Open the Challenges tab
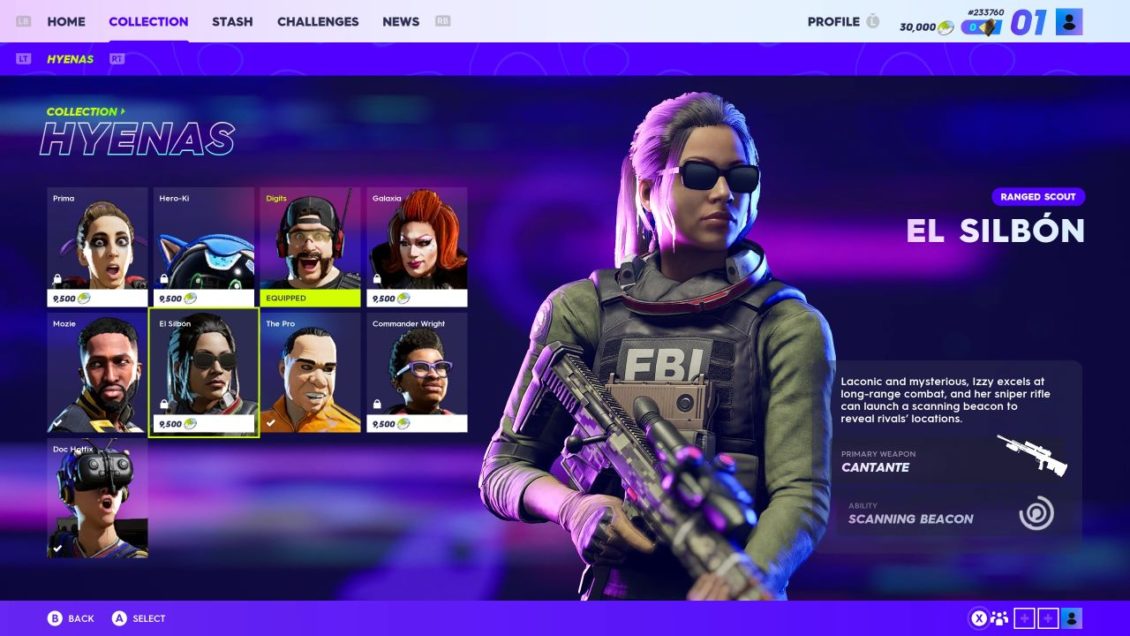This screenshot has height=636, width=1130. pos(318,21)
